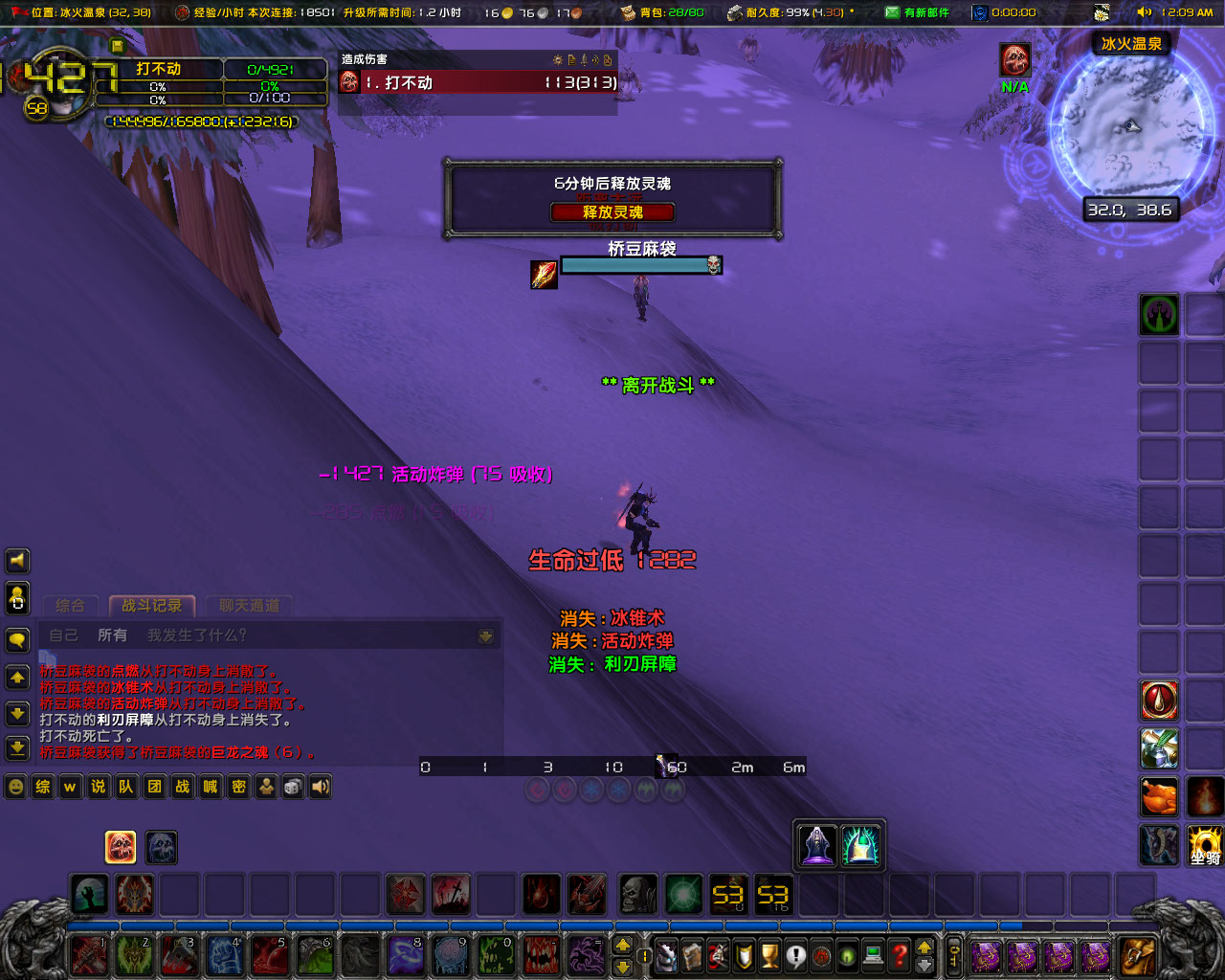The width and height of the screenshot is (1225, 980).
Task: Open the dropdown arrow right of 我发生了什么
Action: coord(487,635)
